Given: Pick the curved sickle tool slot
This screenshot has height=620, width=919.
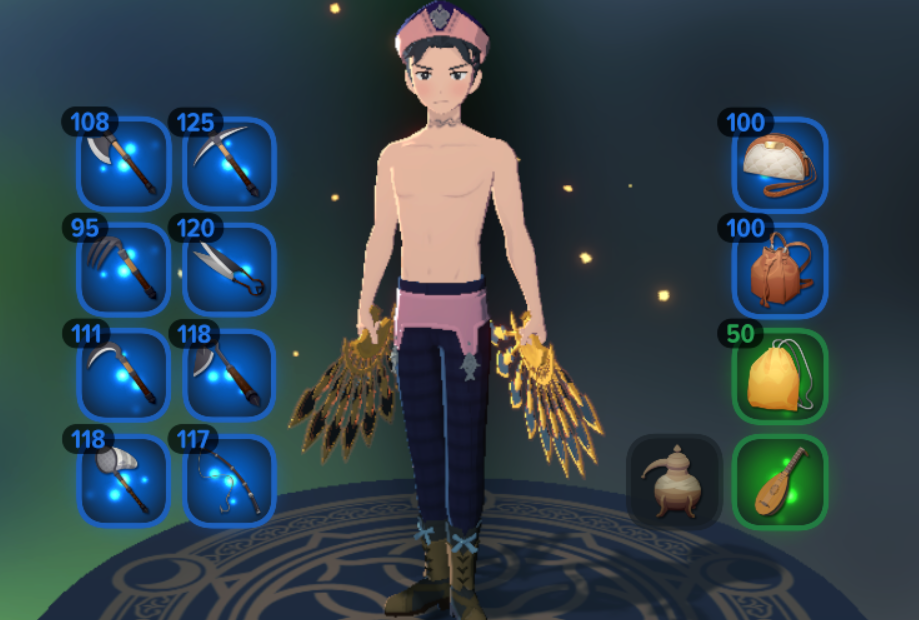Looking at the screenshot, I should (x=124, y=376).
